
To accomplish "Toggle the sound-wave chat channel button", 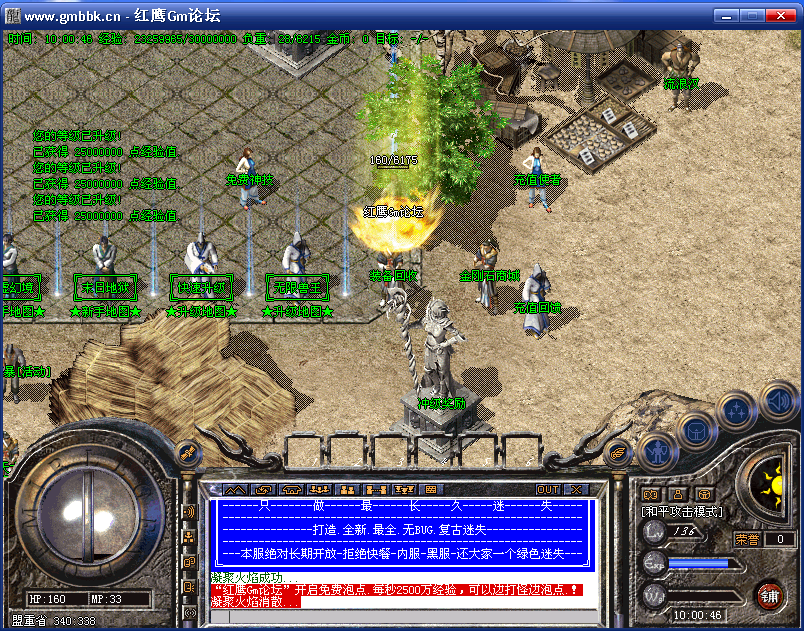I will coord(189,512).
